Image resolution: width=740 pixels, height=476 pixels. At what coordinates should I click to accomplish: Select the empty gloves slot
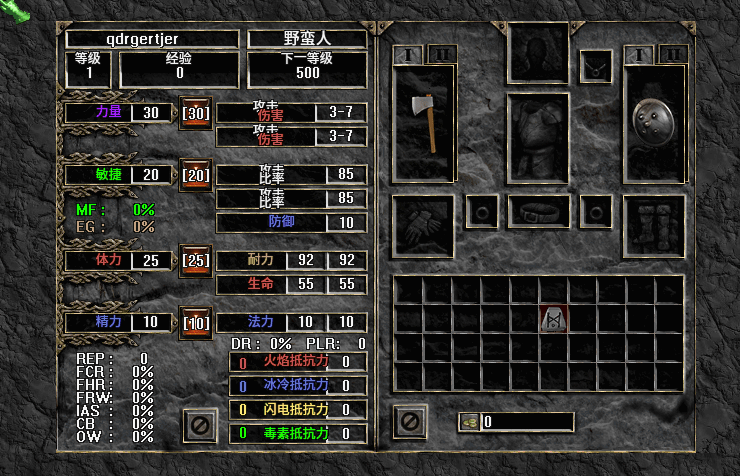422,222
